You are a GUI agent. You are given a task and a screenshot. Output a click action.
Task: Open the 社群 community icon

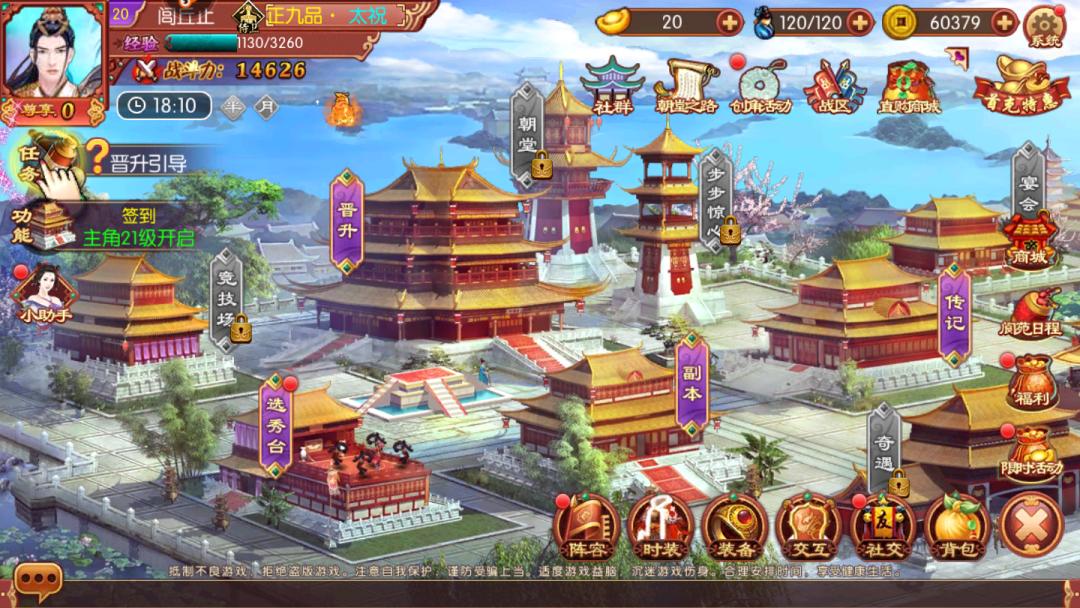click(x=613, y=86)
